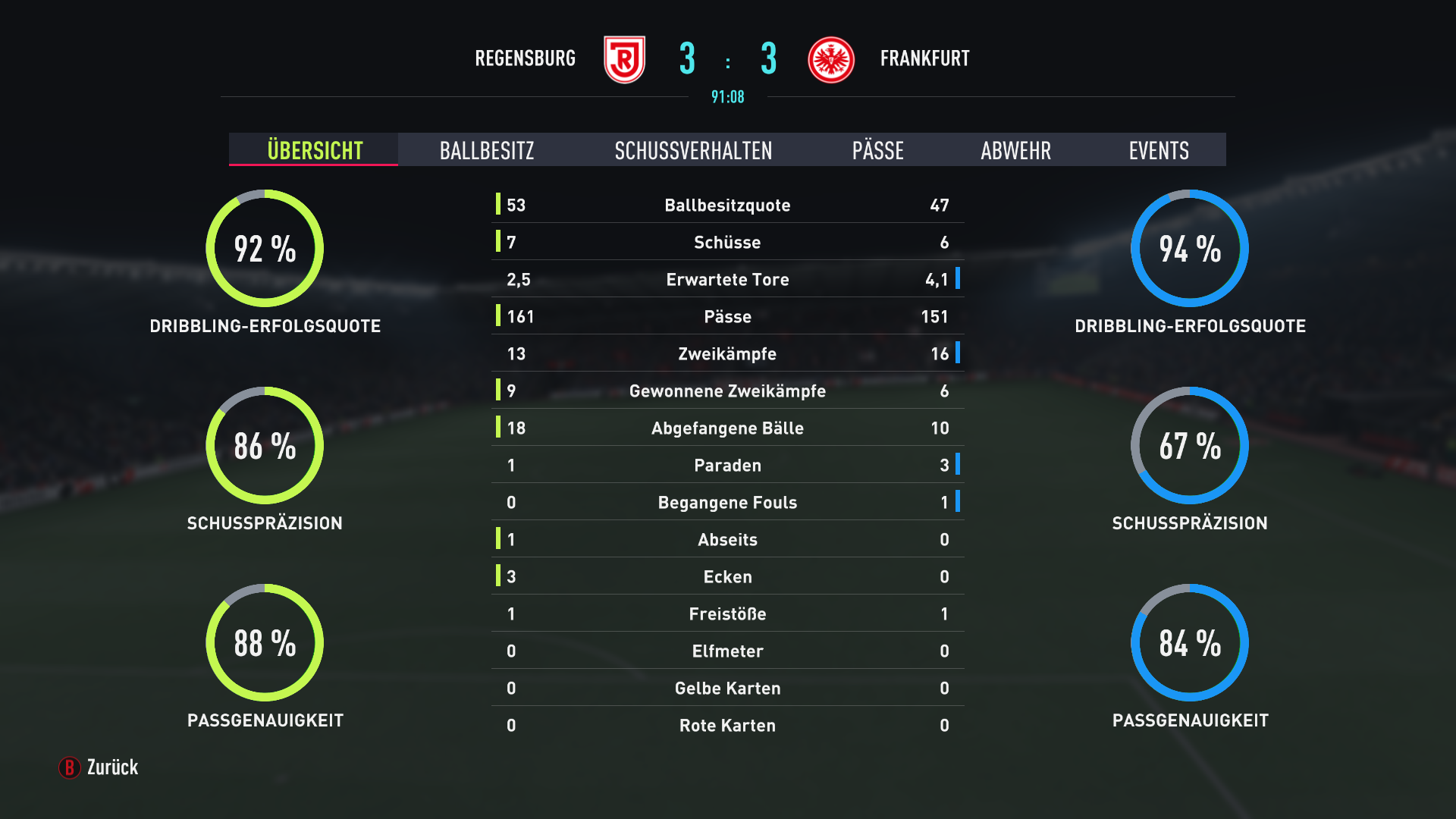Open the Schussverhalten tab

(x=693, y=150)
